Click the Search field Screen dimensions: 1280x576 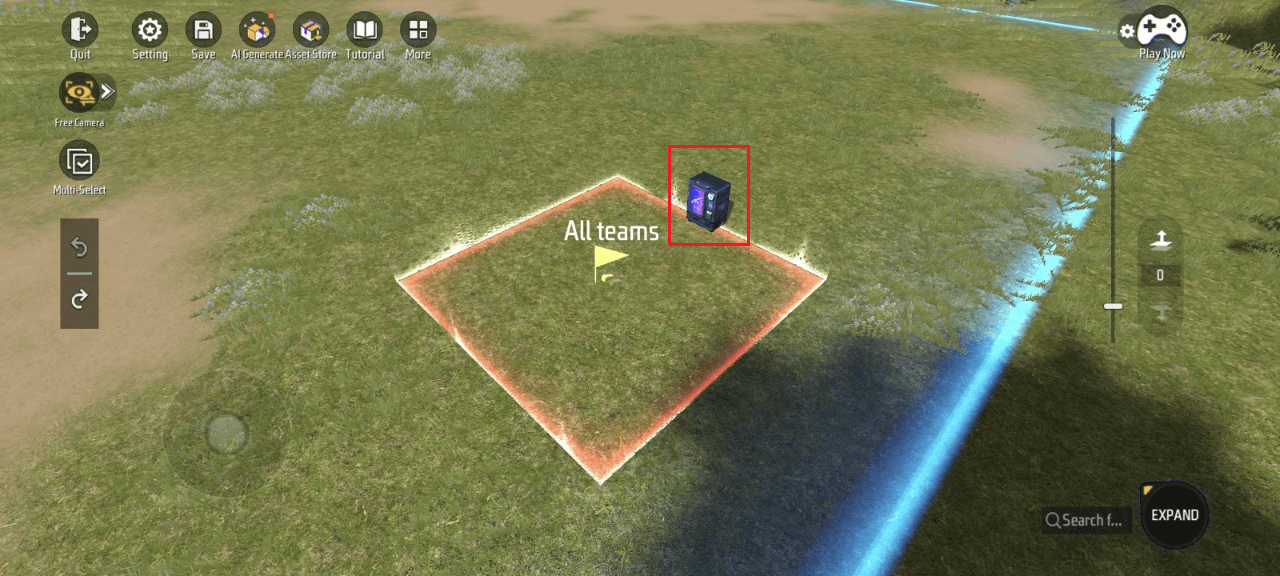[1087, 520]
